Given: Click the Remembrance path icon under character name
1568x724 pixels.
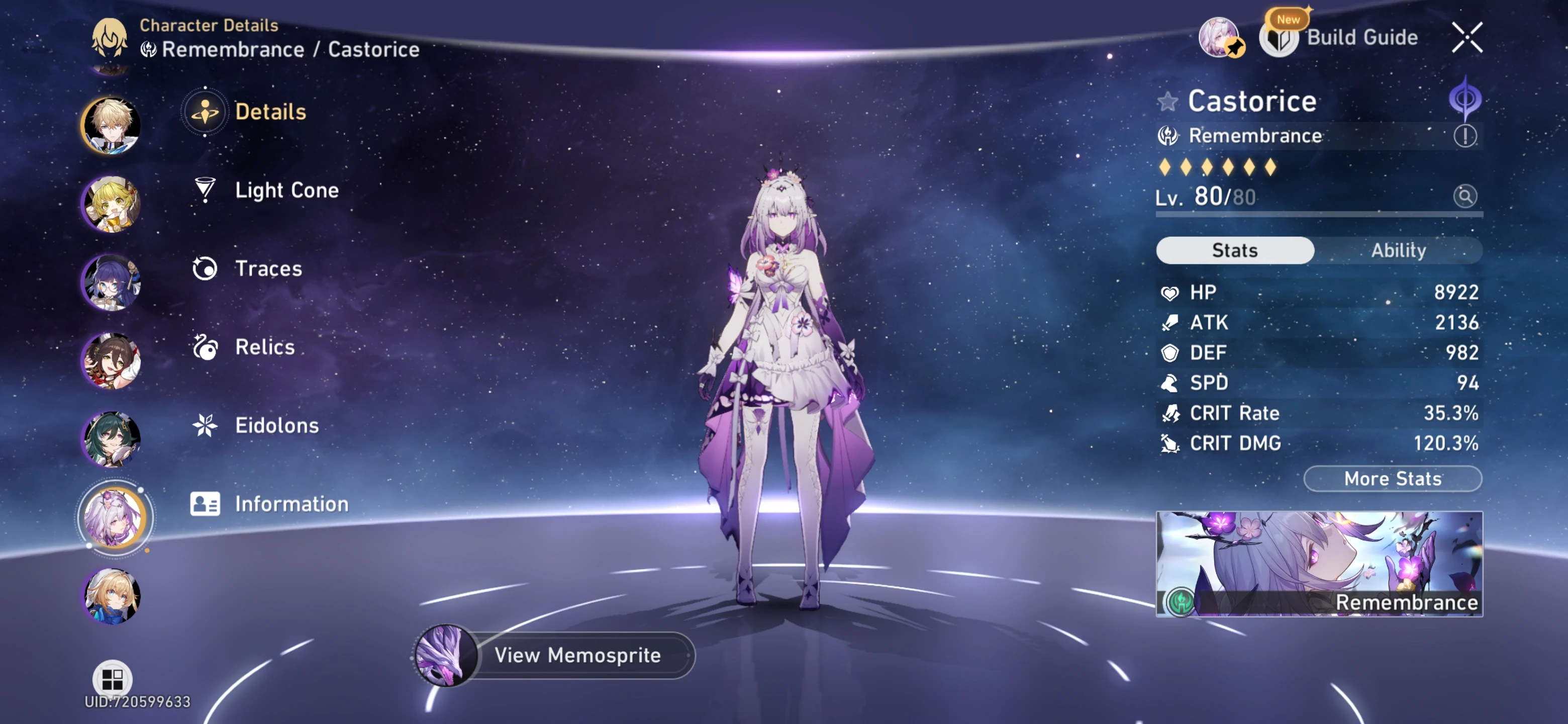Looking at the screenshot, I should coord(1167,135).
